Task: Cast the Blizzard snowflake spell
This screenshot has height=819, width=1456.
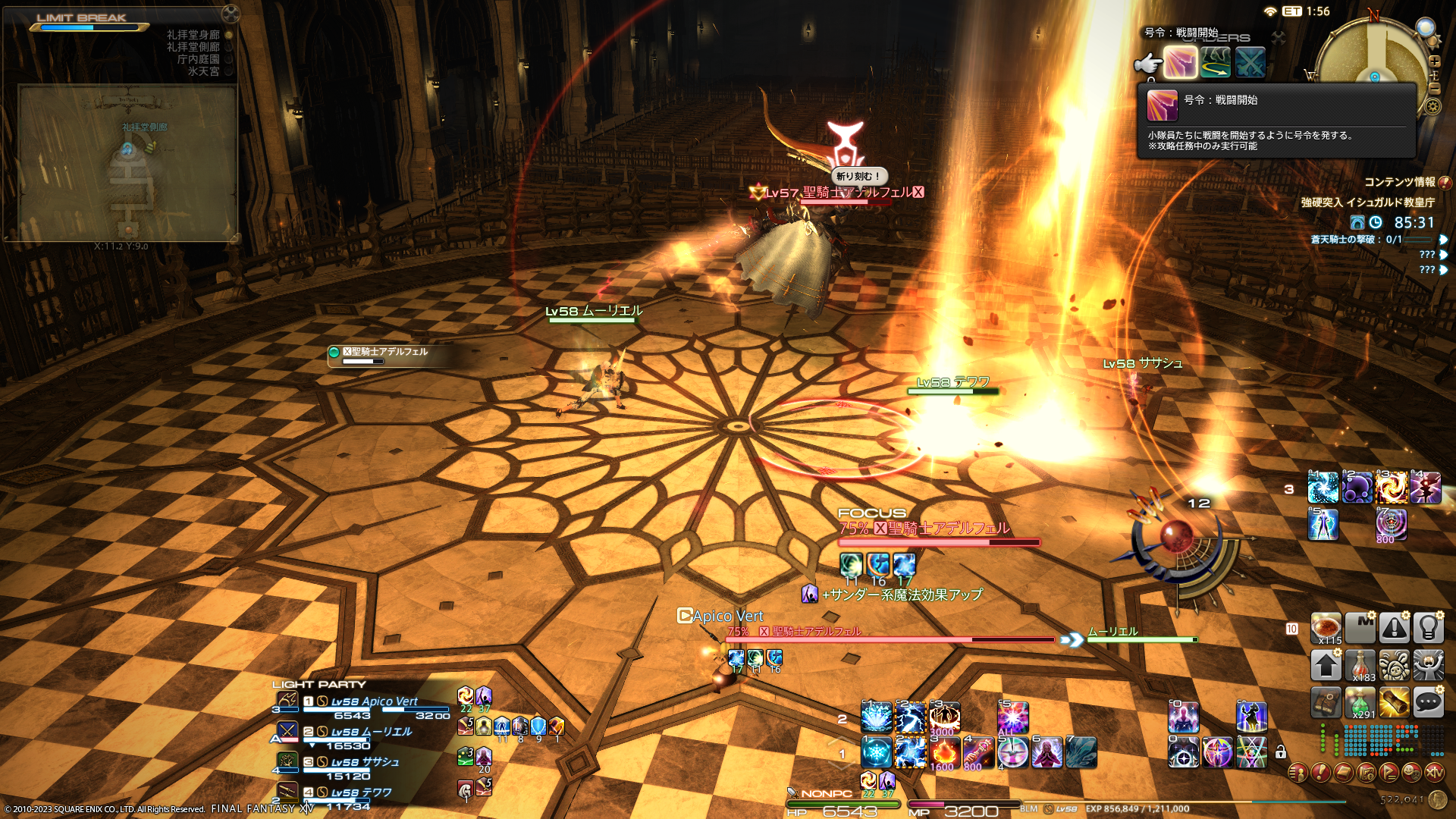Action: tap(876, 752)
